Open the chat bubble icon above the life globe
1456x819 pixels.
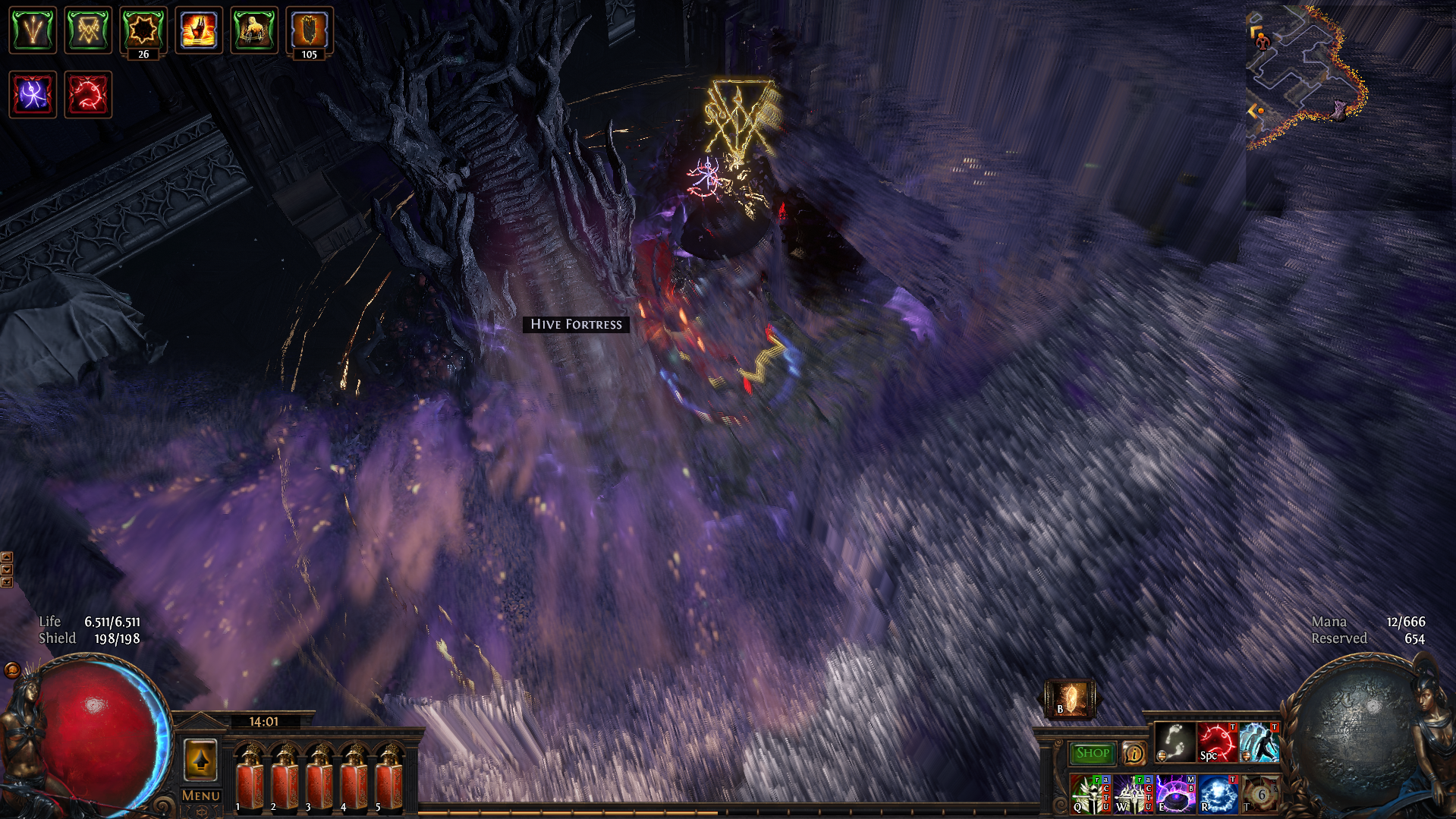click(x=11, y=669)
